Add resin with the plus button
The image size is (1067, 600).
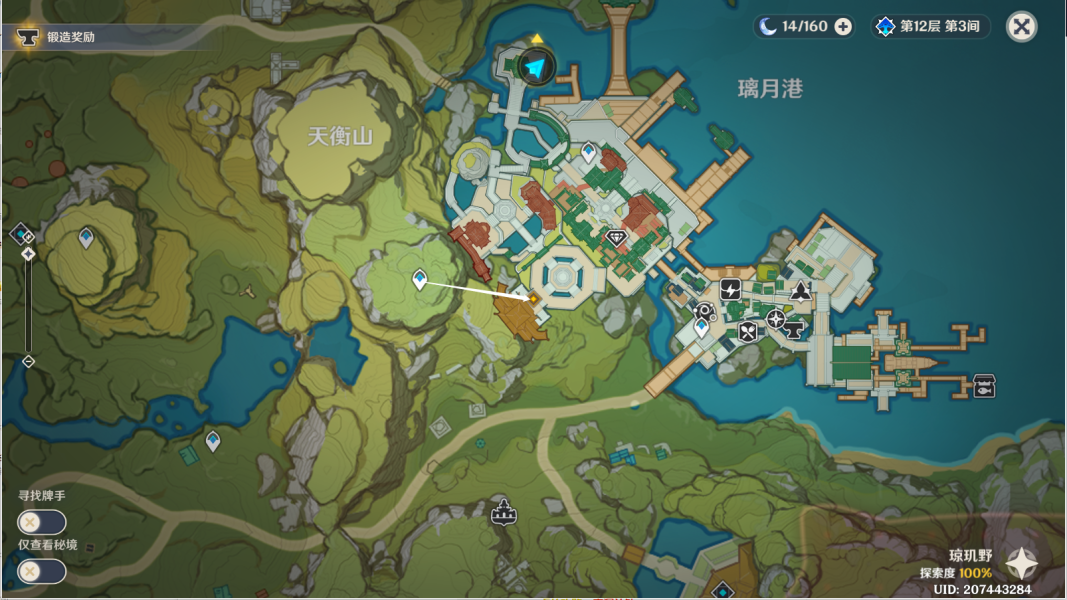point(843,26)
